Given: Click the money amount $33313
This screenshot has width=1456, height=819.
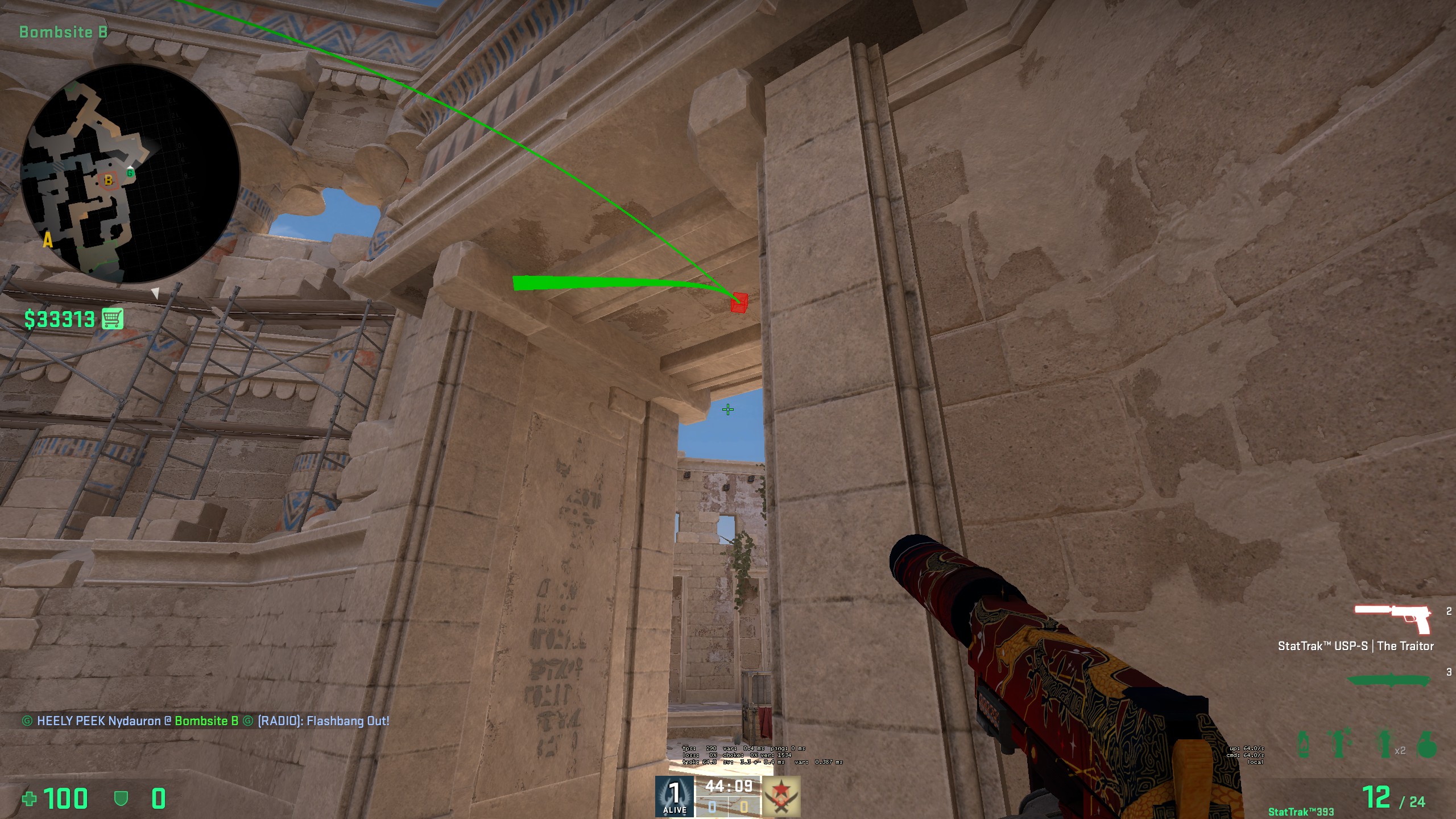Looking at the screenshot, I should pos(59,320).
